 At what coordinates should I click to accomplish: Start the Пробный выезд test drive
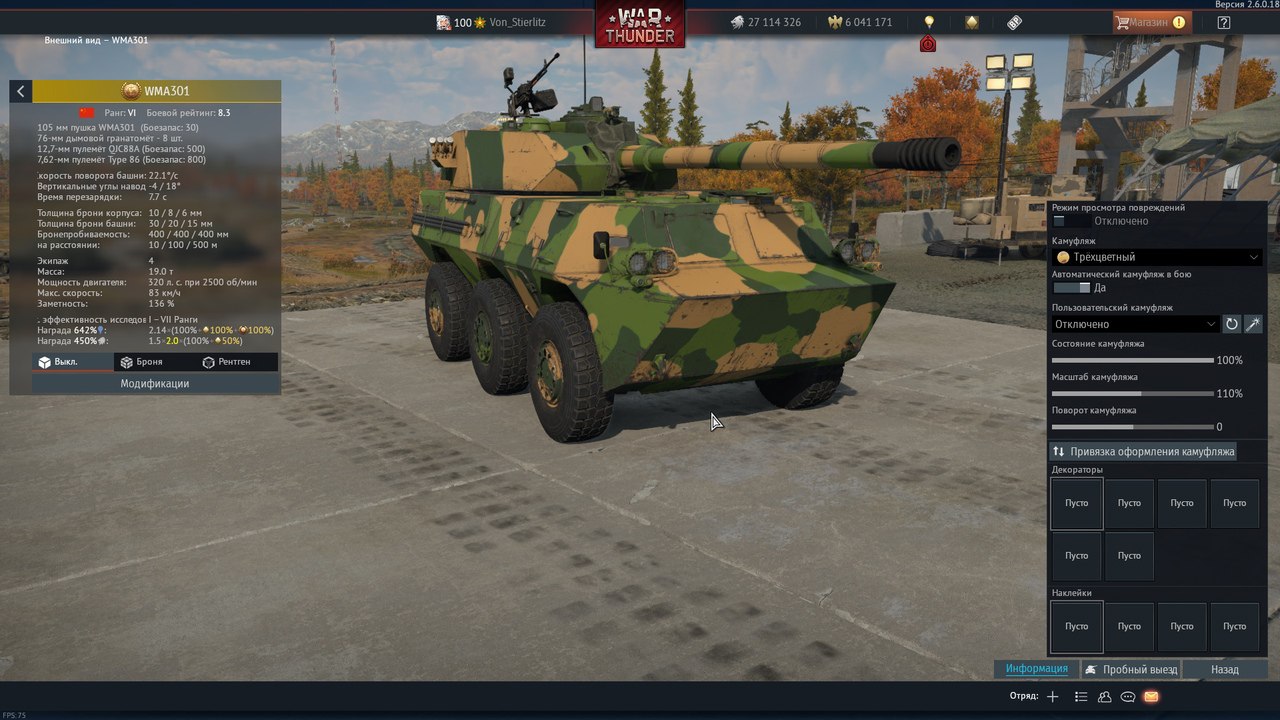(1131, 670)
